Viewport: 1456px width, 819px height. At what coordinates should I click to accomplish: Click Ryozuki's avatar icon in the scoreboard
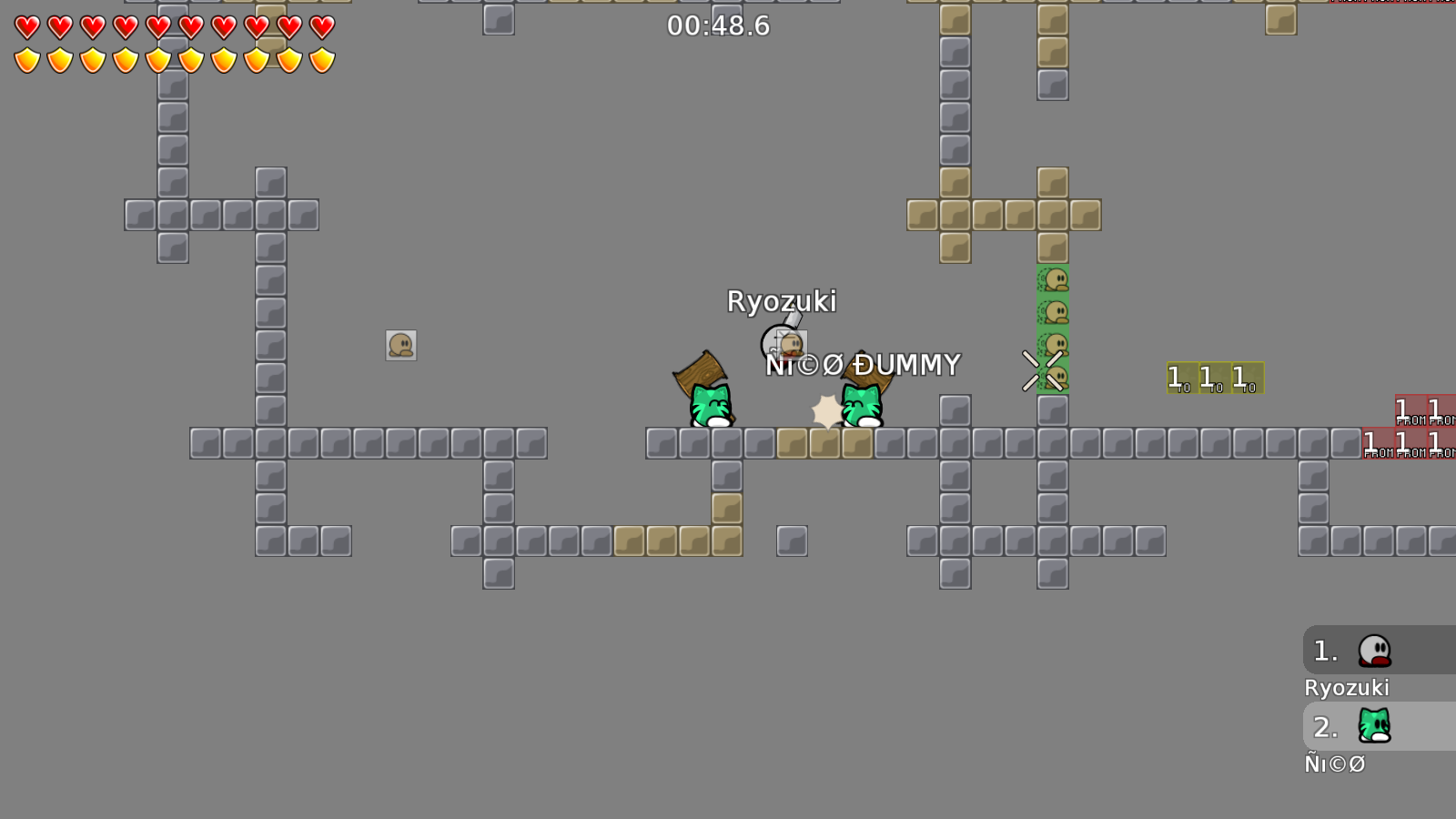(1376, 651)
